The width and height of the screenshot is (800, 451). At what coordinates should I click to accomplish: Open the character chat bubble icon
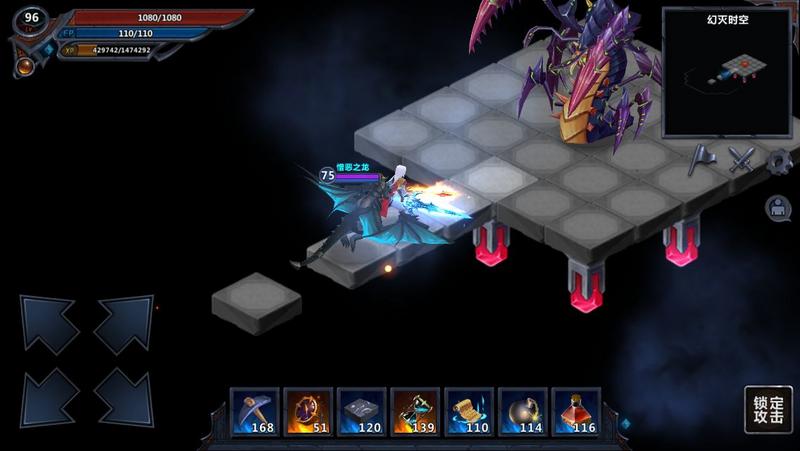tap(778, 207)
